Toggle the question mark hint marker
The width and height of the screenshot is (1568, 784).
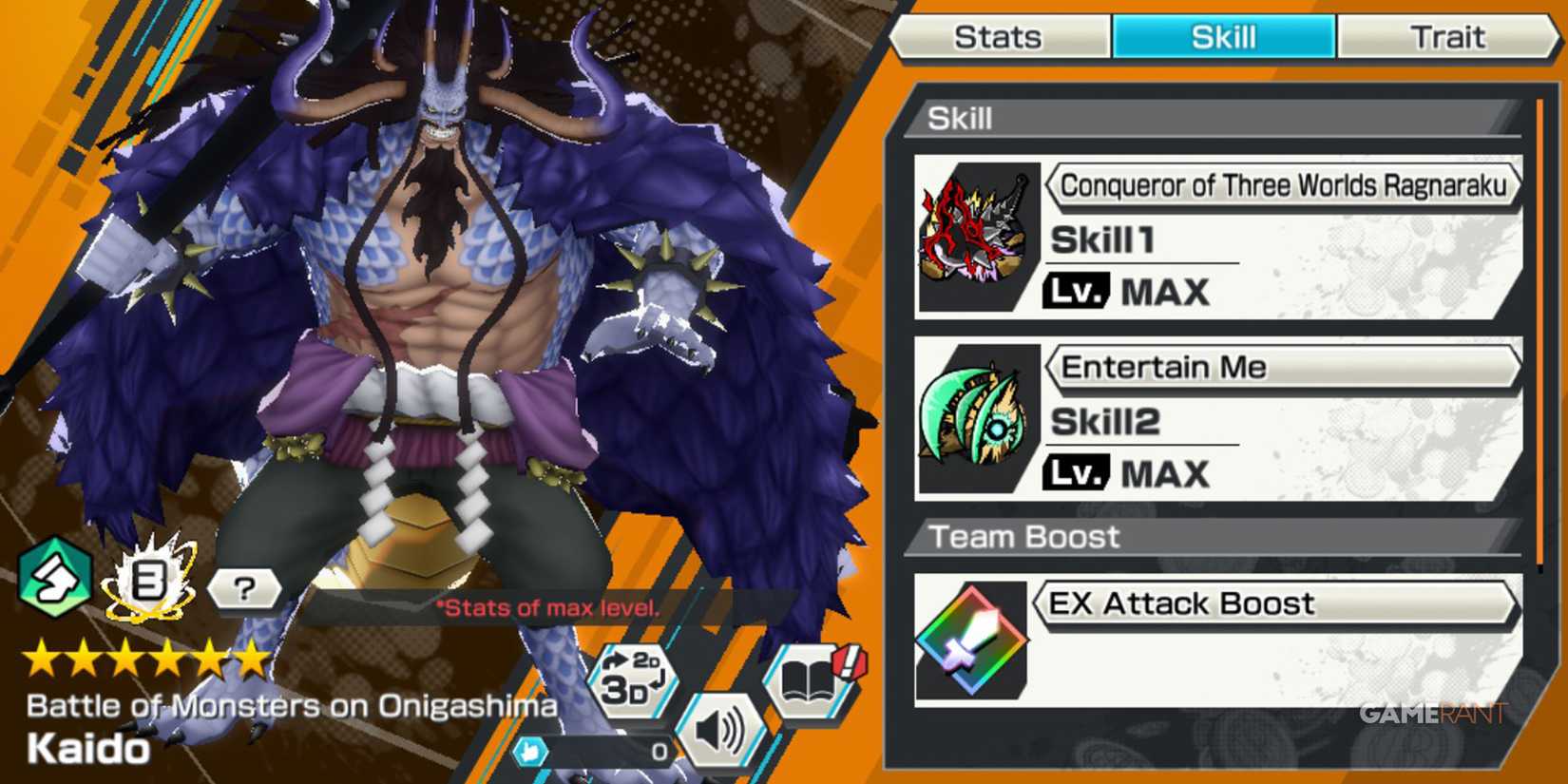tap(245, 589)
